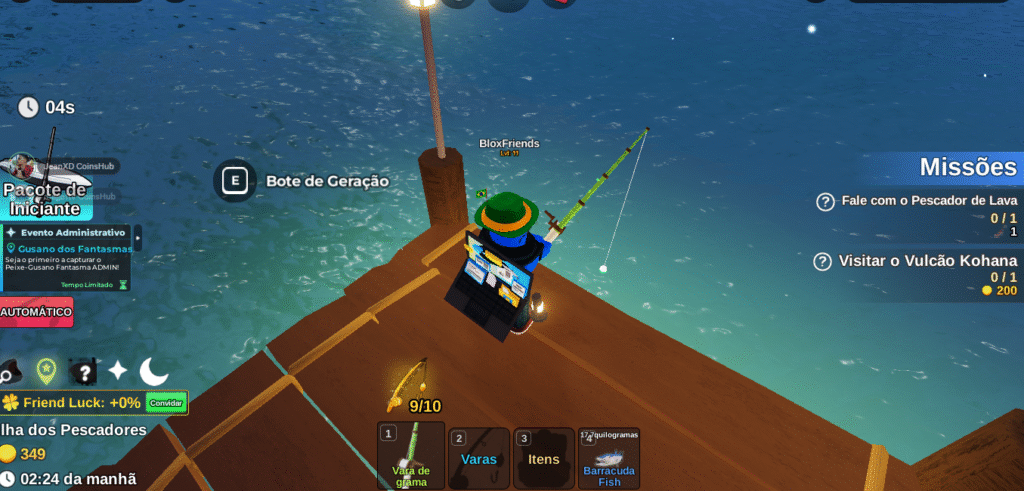Expand the admin event panel arrow
The image size is (1024, 491).
138,238
